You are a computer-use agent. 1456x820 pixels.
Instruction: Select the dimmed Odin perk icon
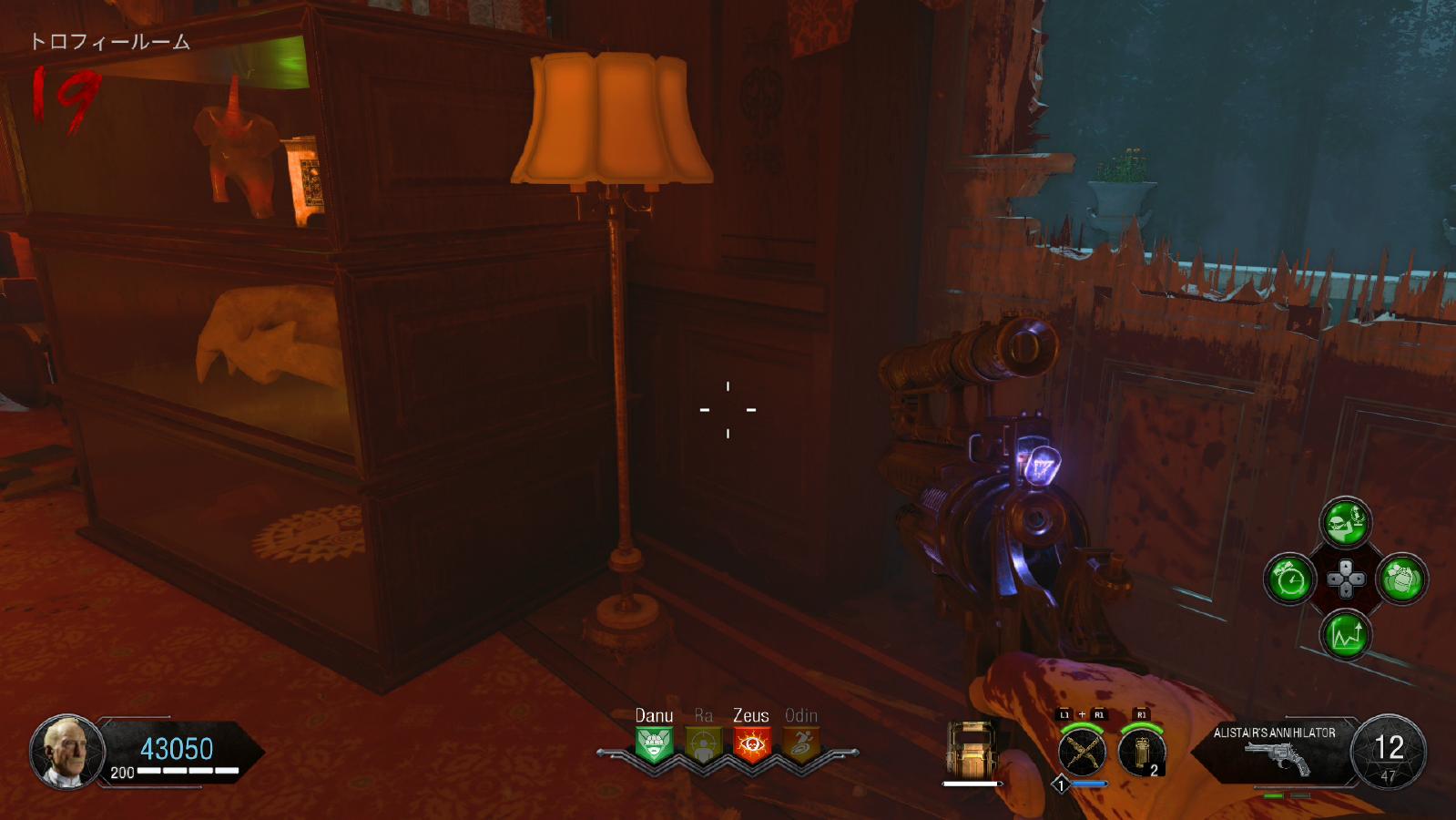point(800,745)
